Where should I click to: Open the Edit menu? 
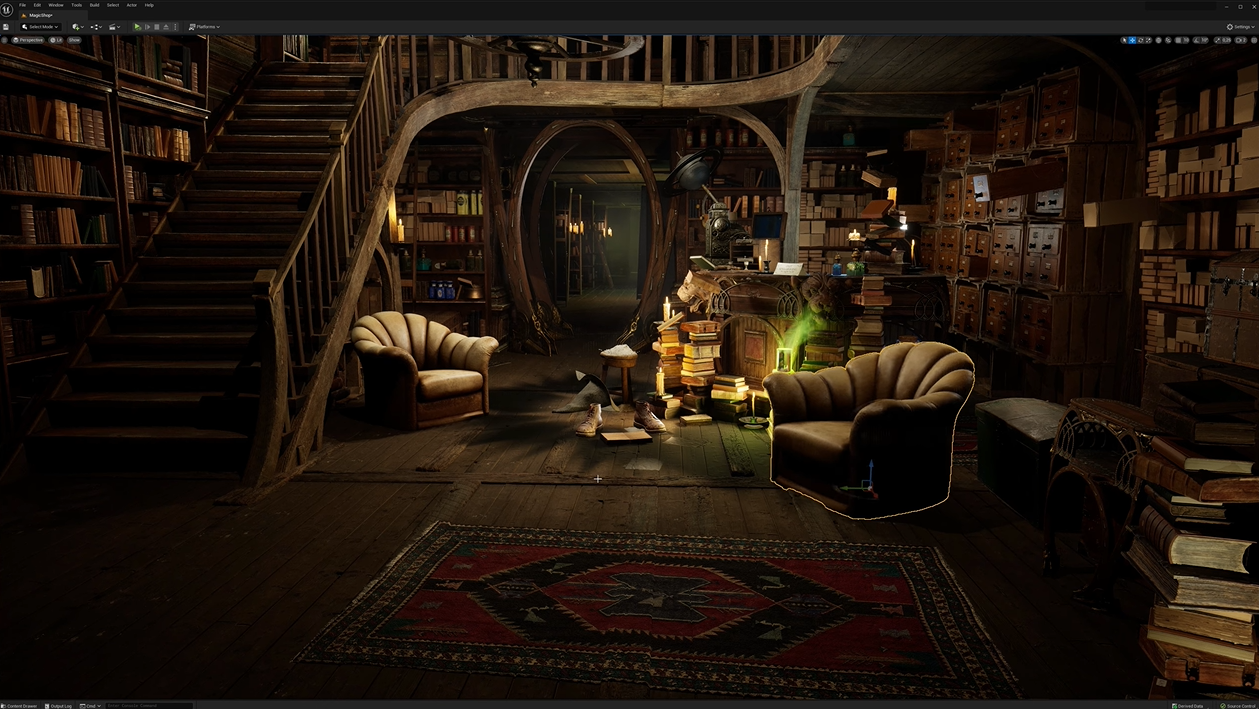[x=37, y=5]
